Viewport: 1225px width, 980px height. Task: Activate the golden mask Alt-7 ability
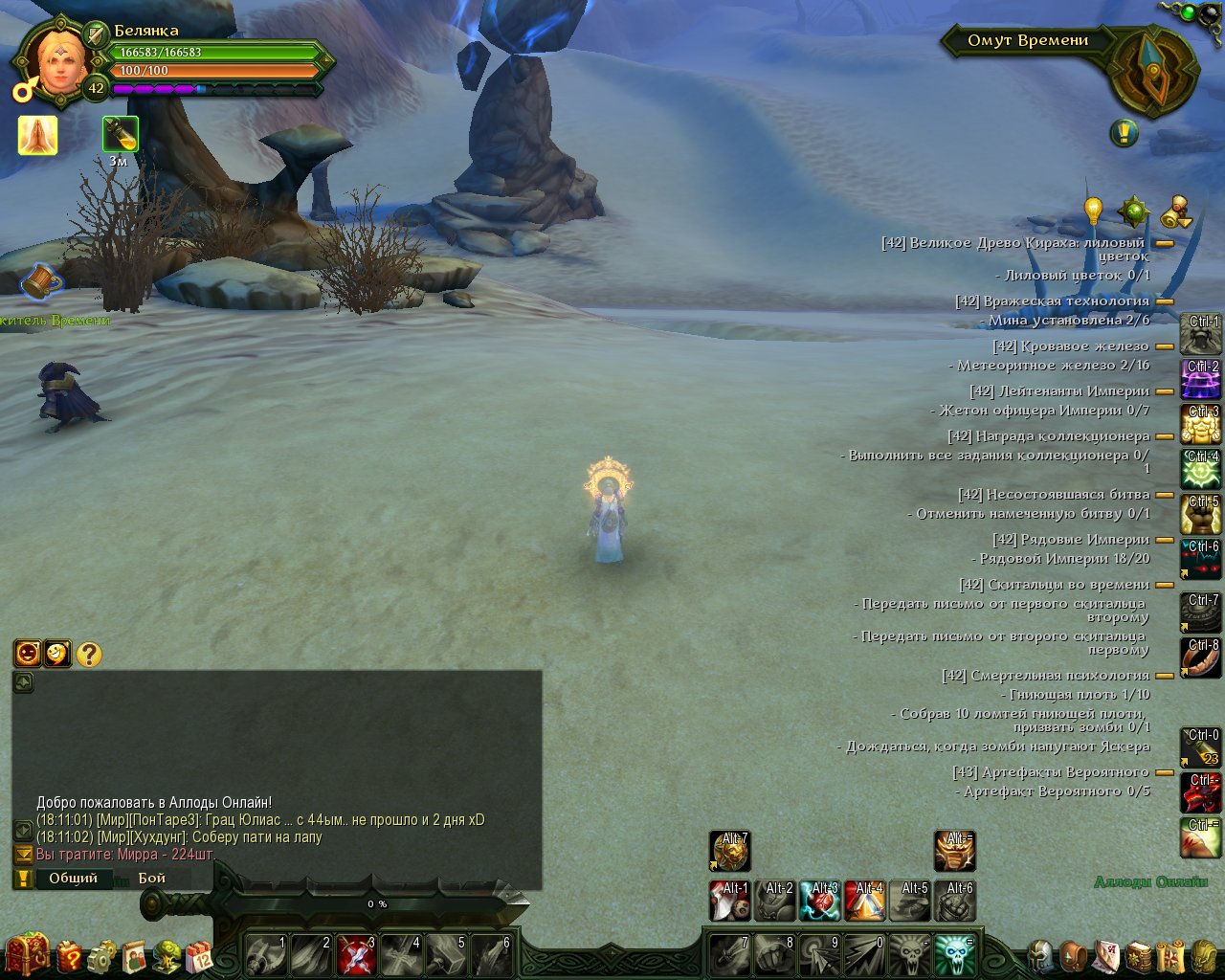point(729,851)
